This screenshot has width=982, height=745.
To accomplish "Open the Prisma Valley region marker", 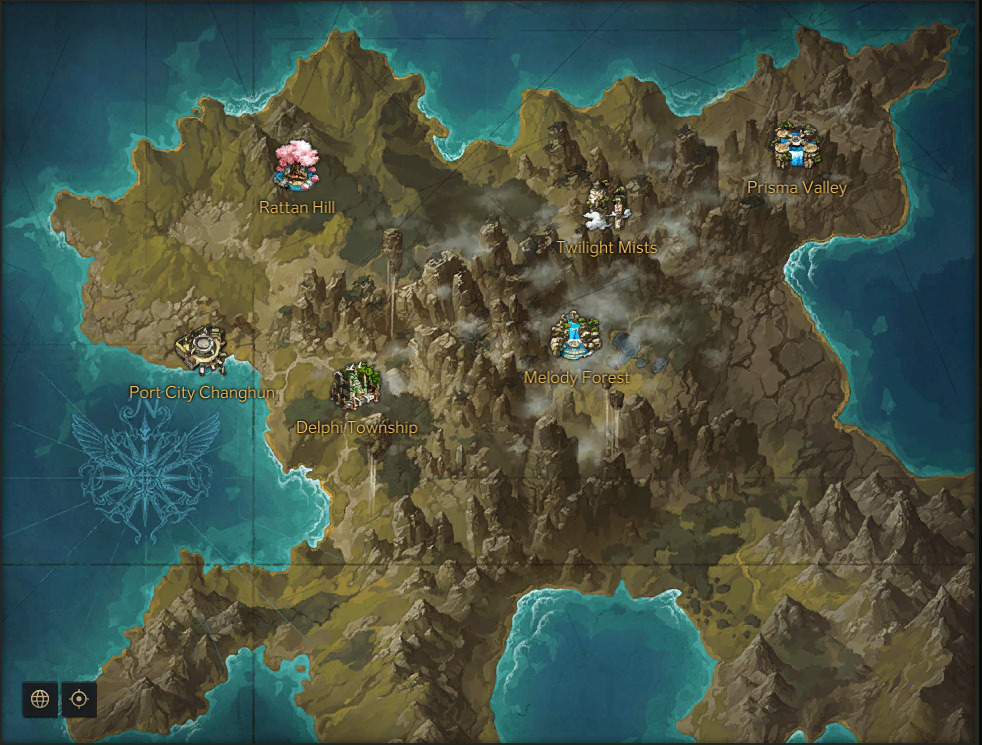I will pos(796,149).
